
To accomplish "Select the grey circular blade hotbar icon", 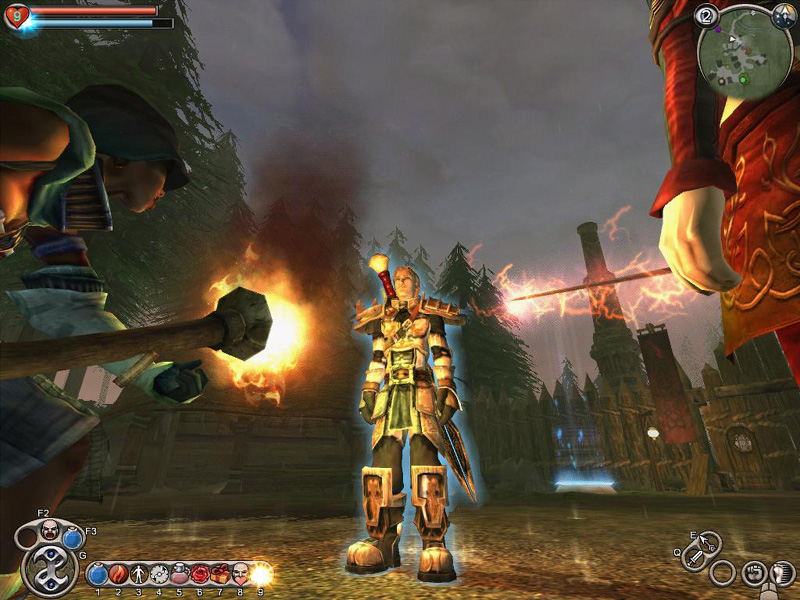I will point(158,574).
